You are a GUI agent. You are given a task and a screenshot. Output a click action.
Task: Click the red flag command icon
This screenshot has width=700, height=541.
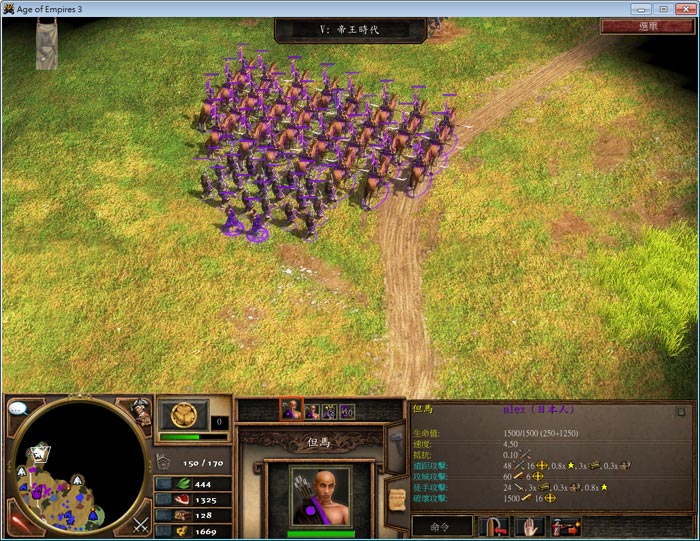[x=493, y=527]
